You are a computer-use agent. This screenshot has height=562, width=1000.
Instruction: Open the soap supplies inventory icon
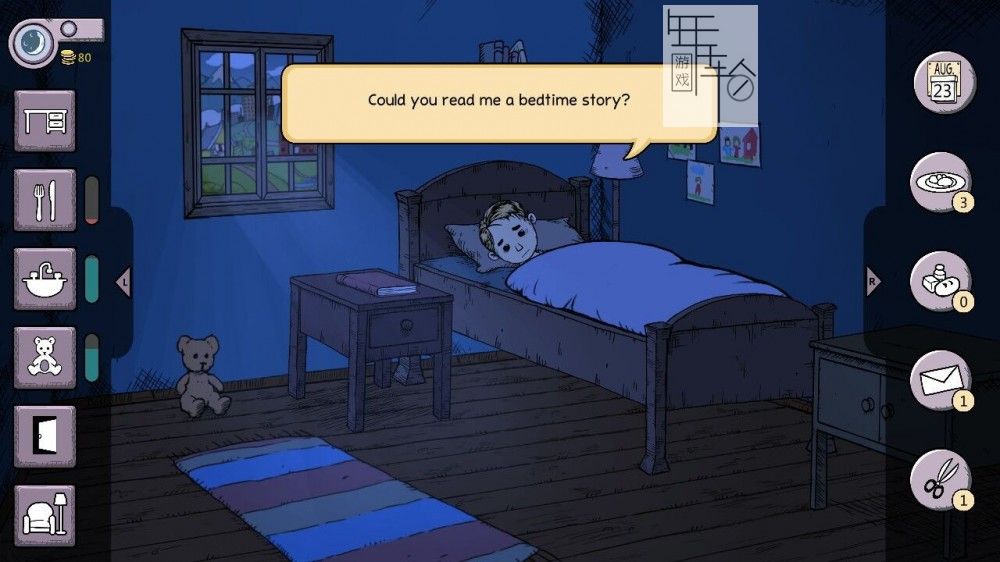[x=940, y=281]
